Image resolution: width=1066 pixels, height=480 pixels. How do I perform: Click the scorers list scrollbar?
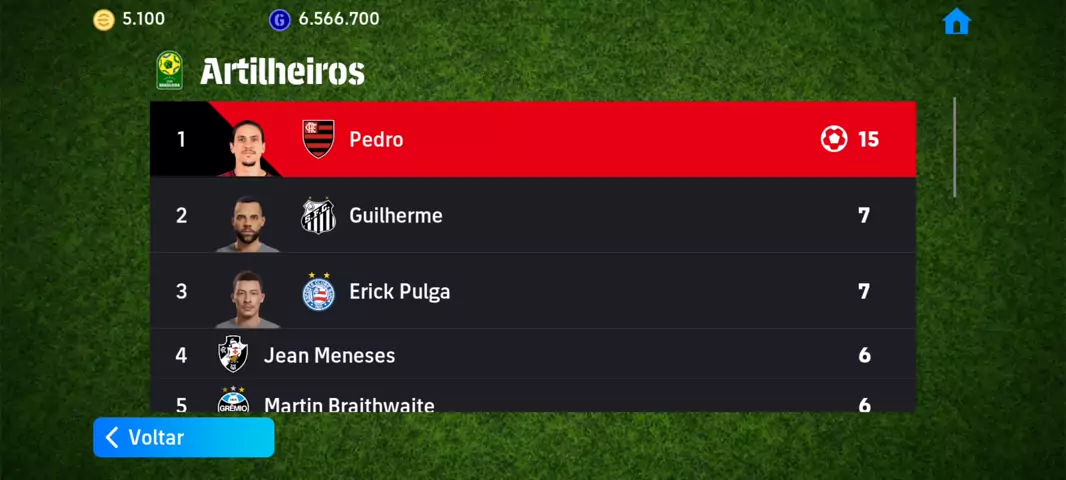click(955, 147)
